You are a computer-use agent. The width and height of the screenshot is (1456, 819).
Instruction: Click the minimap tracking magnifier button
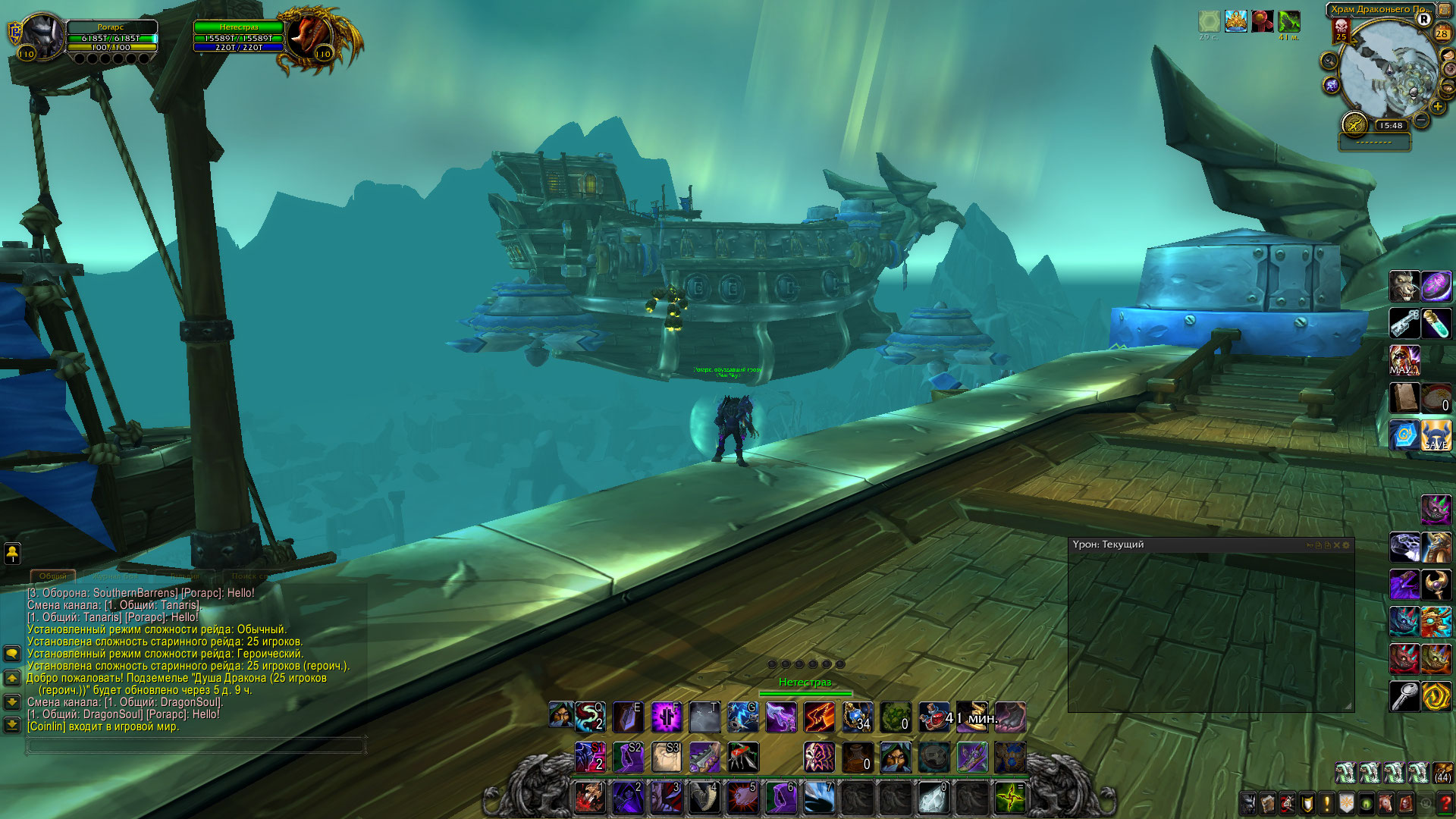tap(1329, 61)
